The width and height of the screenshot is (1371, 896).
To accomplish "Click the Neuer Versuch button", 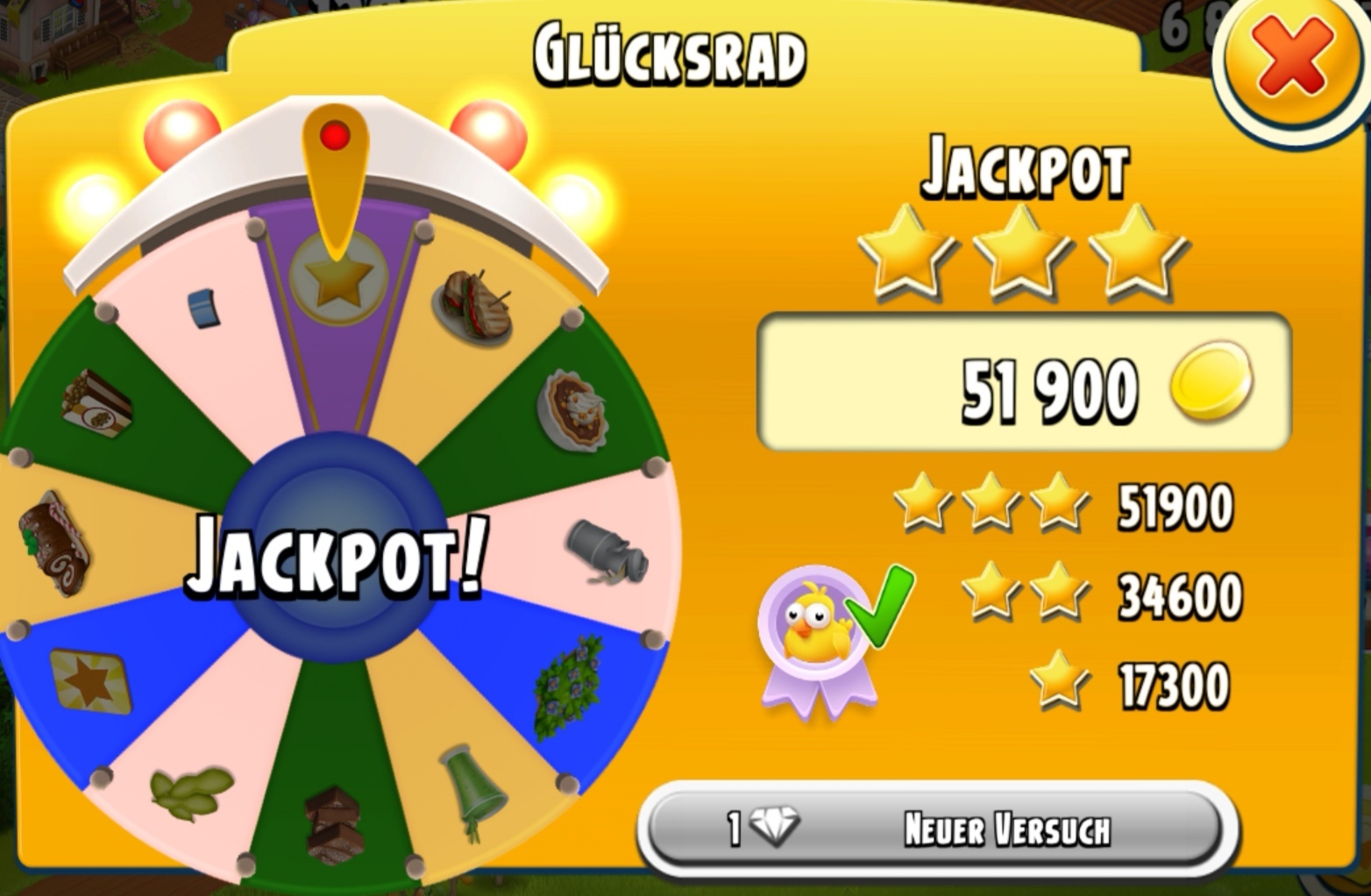I will coord(936,828).
